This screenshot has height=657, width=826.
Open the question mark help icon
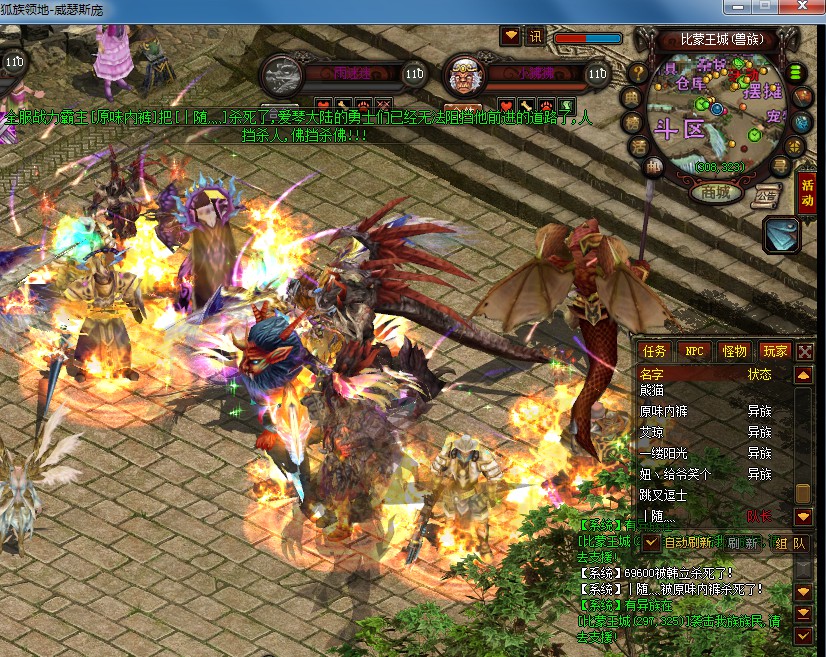(638, 73)
